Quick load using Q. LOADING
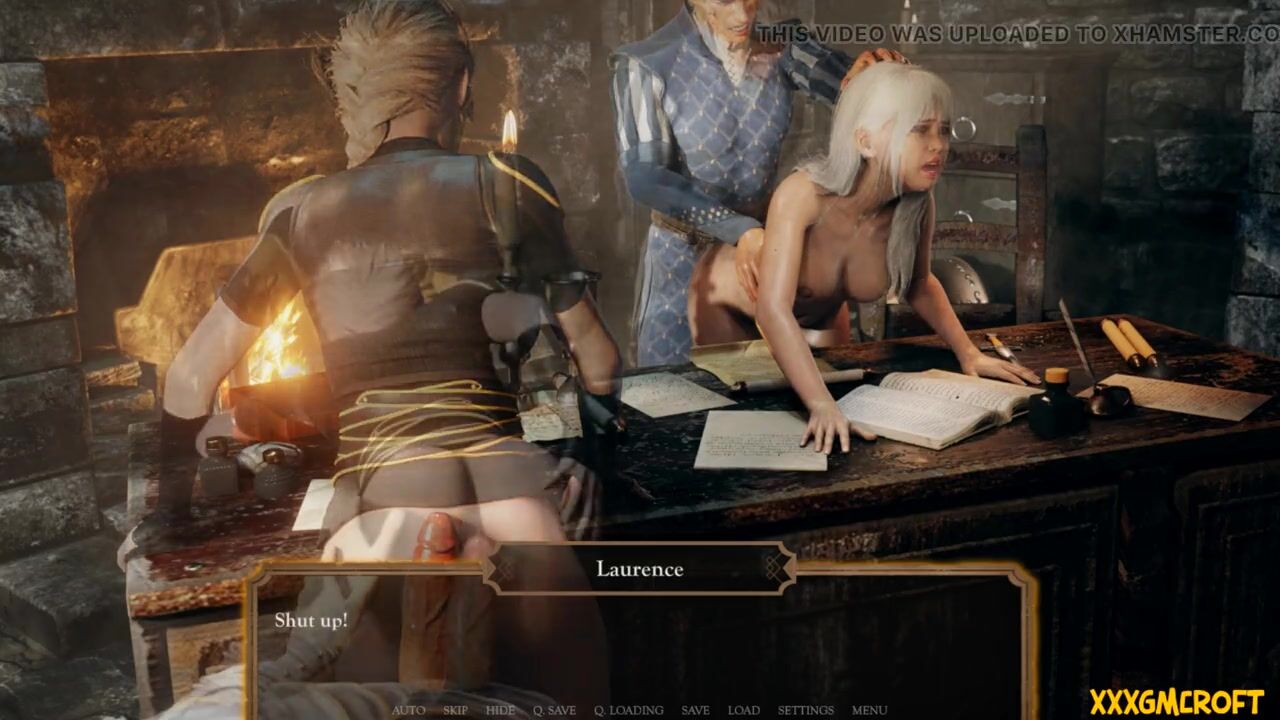The image size is (1280, 720). click(x=628, y=710)
